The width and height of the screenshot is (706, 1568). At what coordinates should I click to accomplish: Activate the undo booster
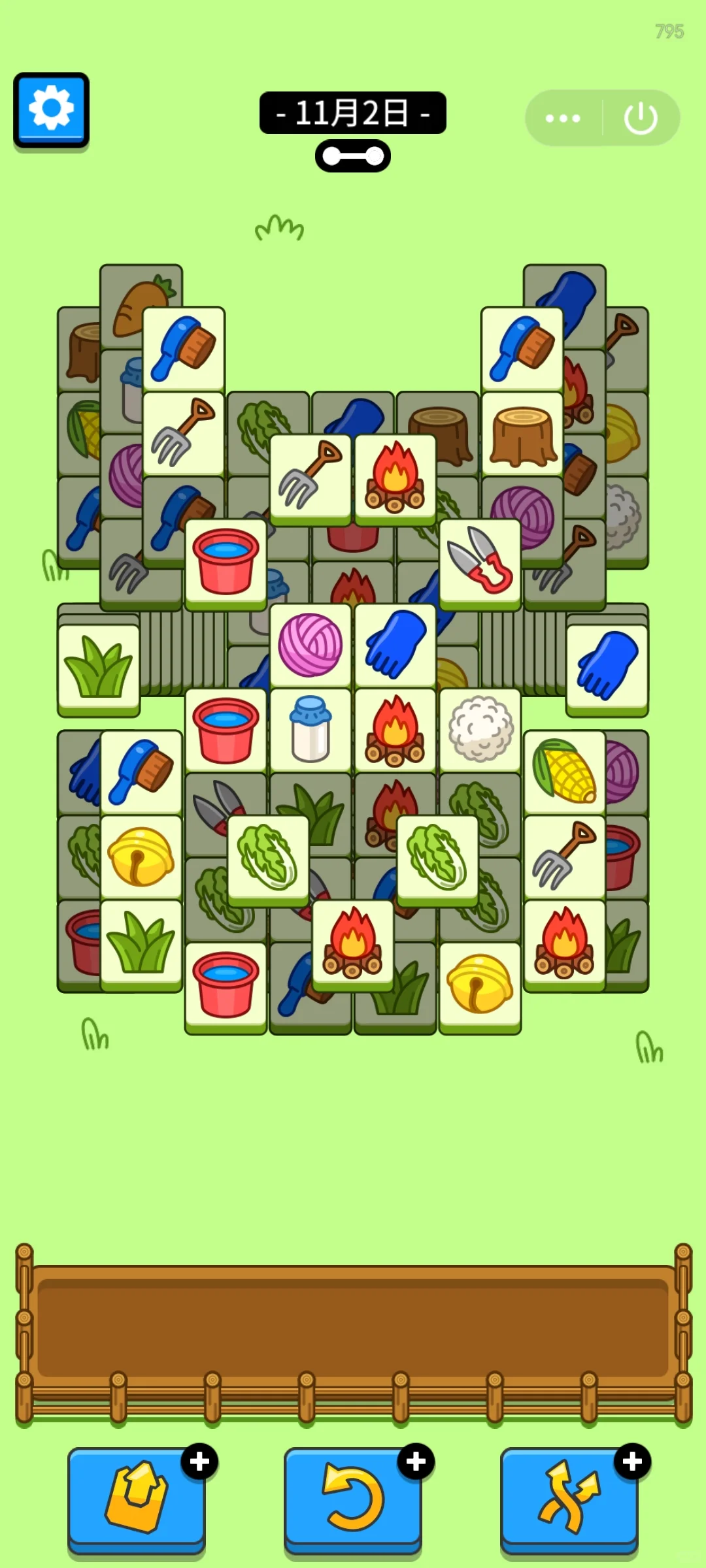[x=352, y=1496]
